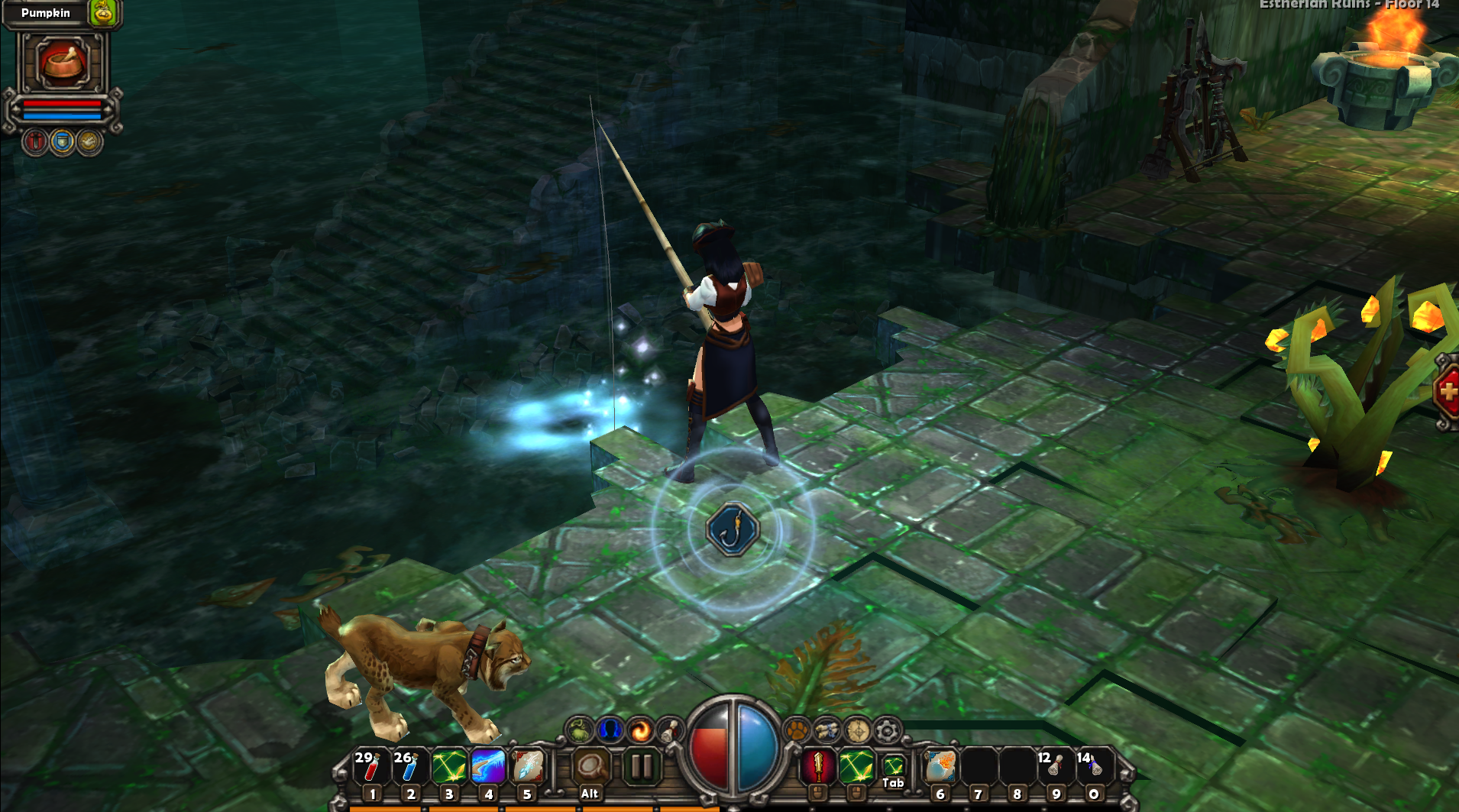The width and height of the screenshot is (1459, 812).
Task: Use the blue mana potion in slot 2
Action: [x=409, y=766]
